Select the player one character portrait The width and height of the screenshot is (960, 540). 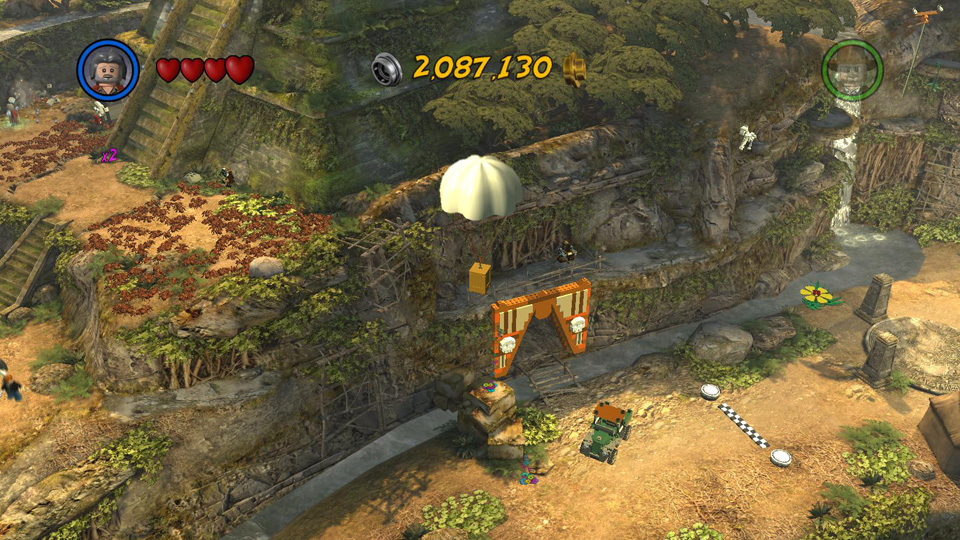coord(108,70)
